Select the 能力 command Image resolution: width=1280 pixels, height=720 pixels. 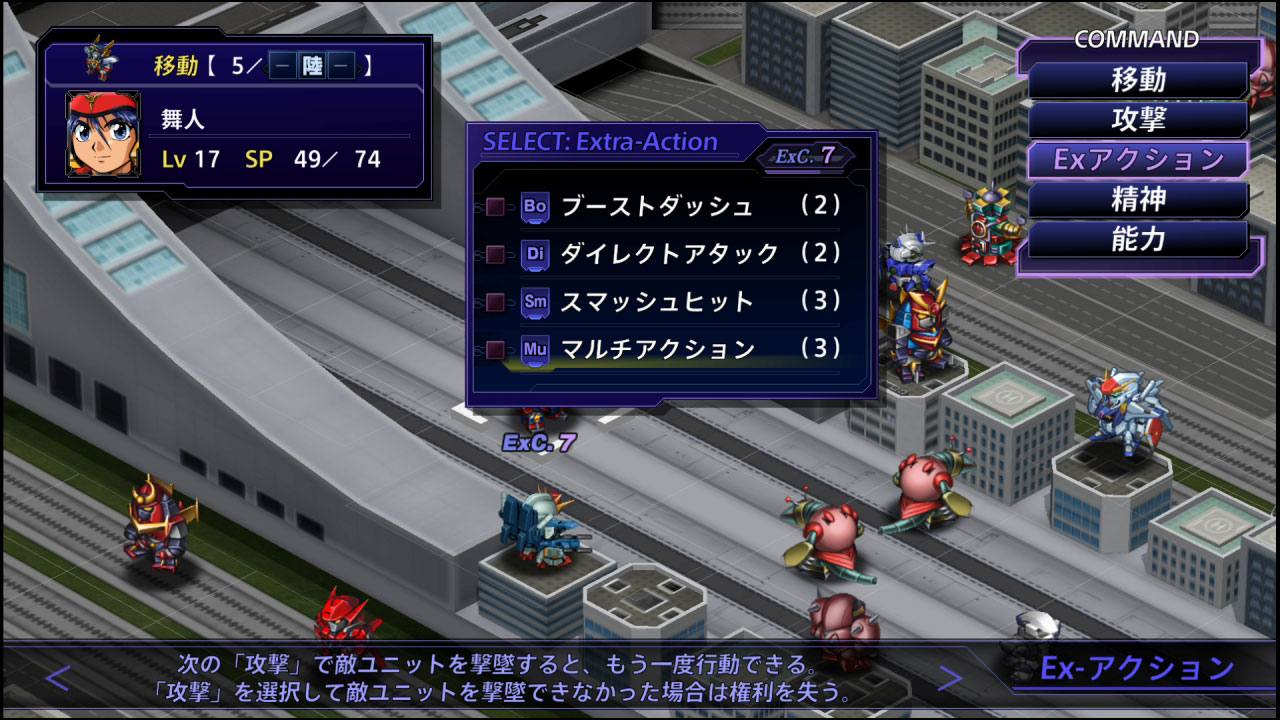click(1138, 240)
